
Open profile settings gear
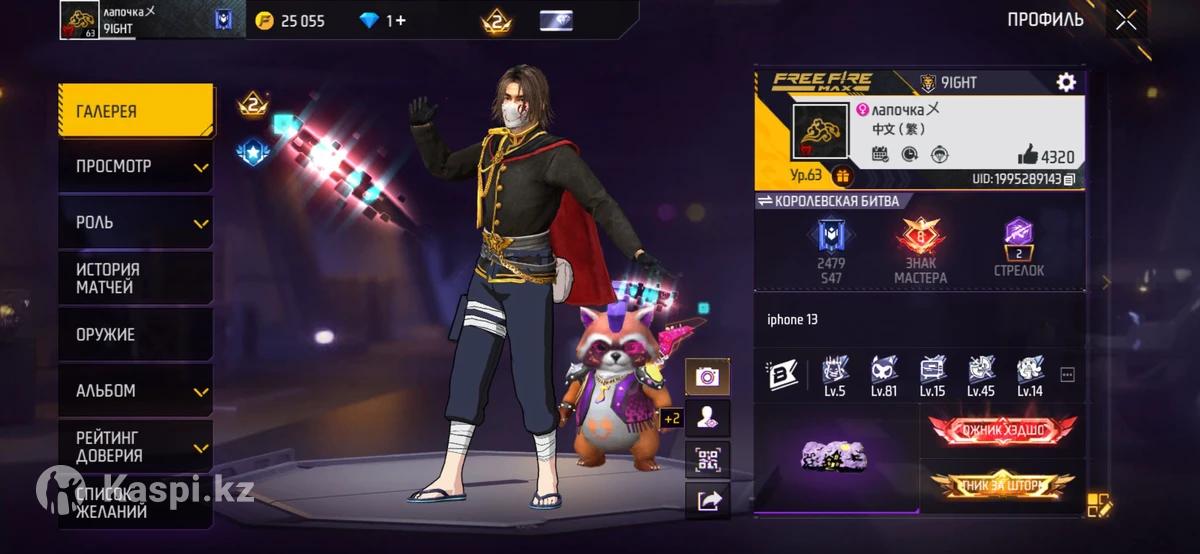1066,82
